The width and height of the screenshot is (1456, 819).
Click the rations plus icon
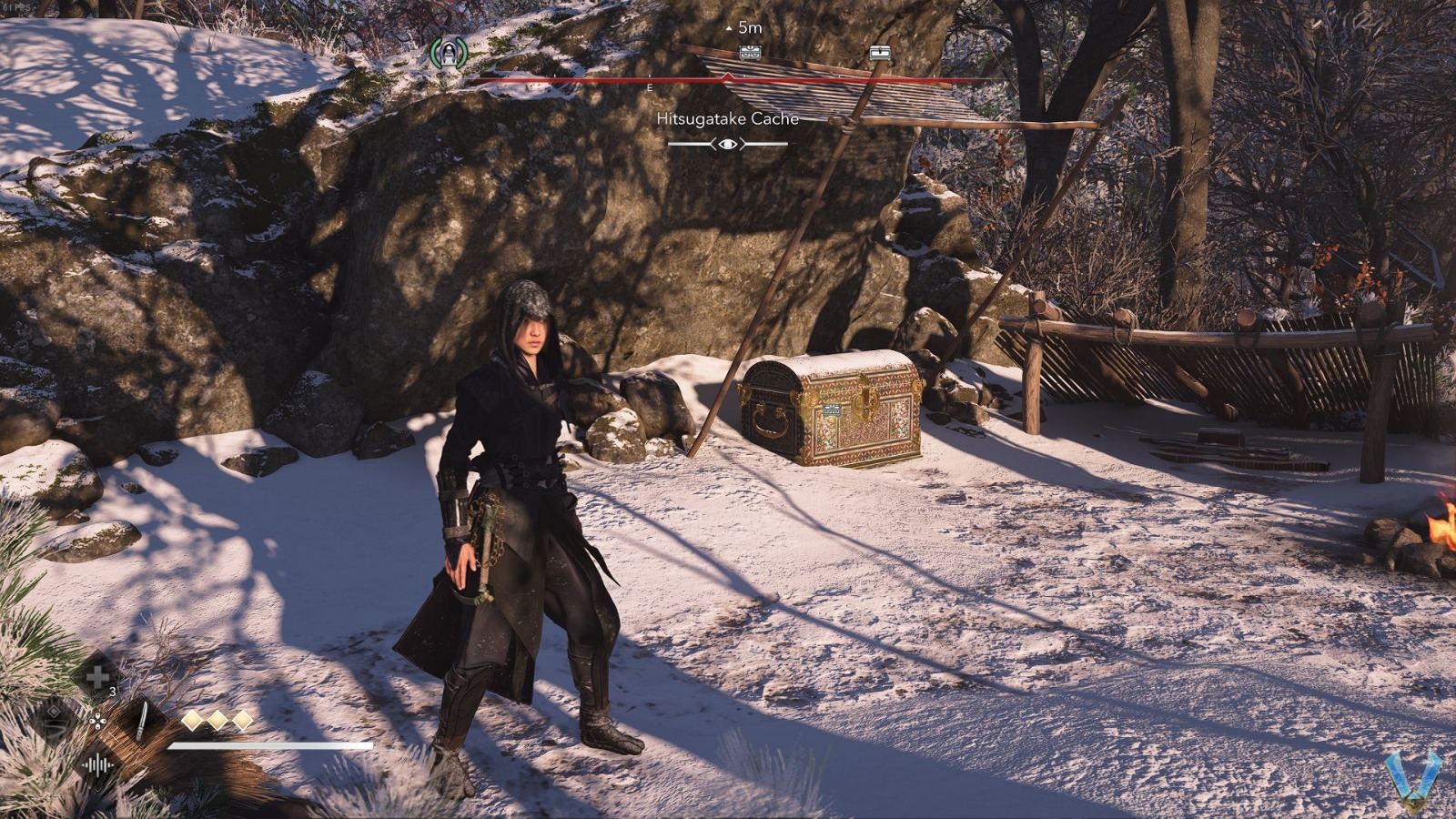(x=98, y=676)
